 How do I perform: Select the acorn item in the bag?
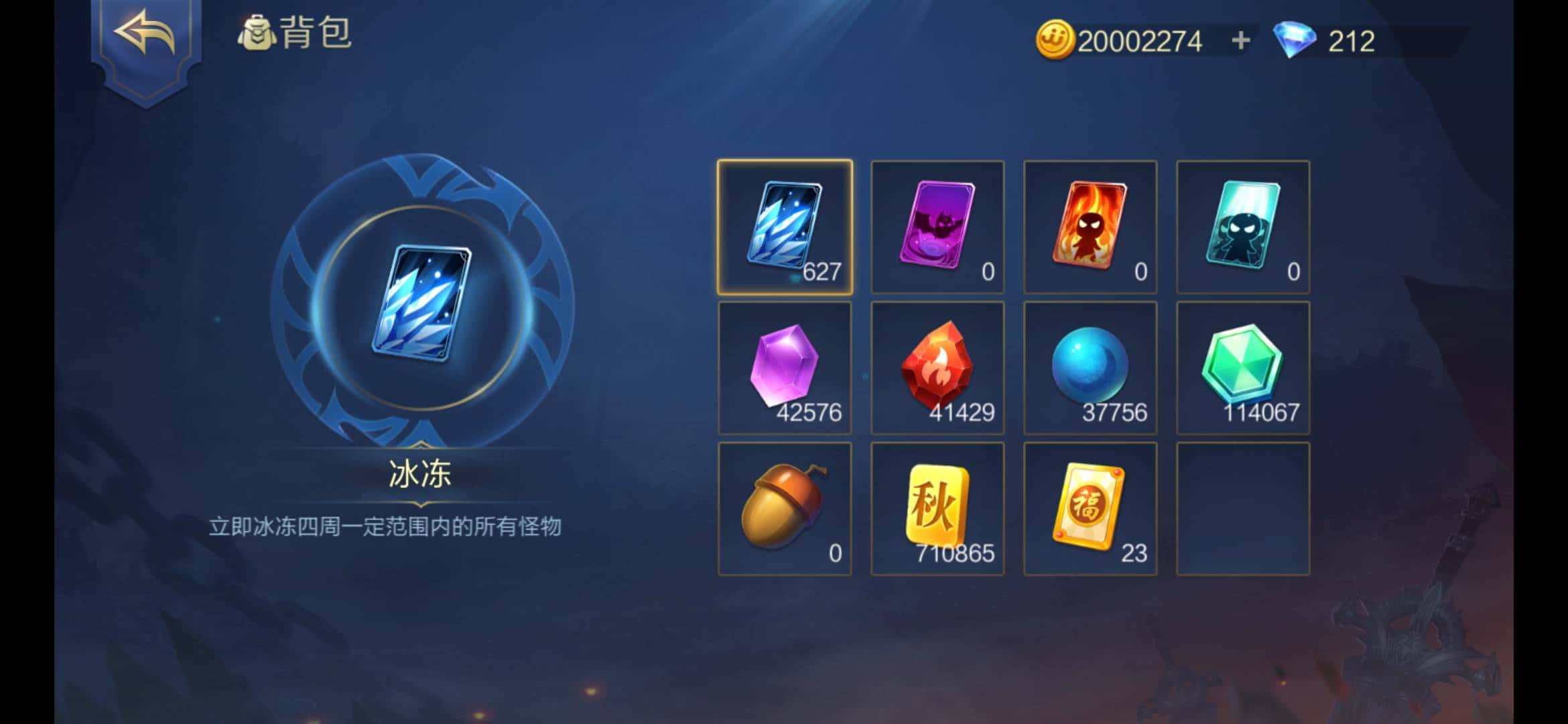click(x=785, y=511)
